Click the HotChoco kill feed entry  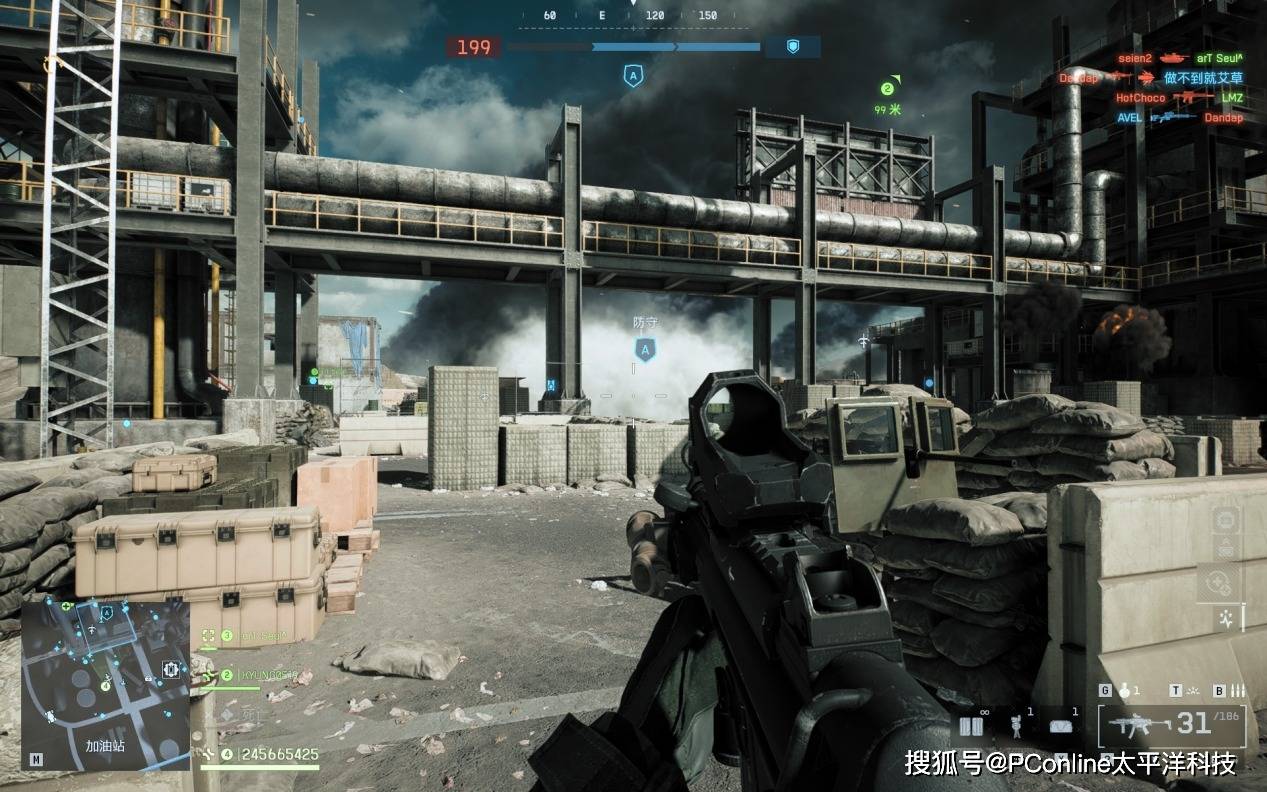pyautogui.click(x=1178, y=98)
